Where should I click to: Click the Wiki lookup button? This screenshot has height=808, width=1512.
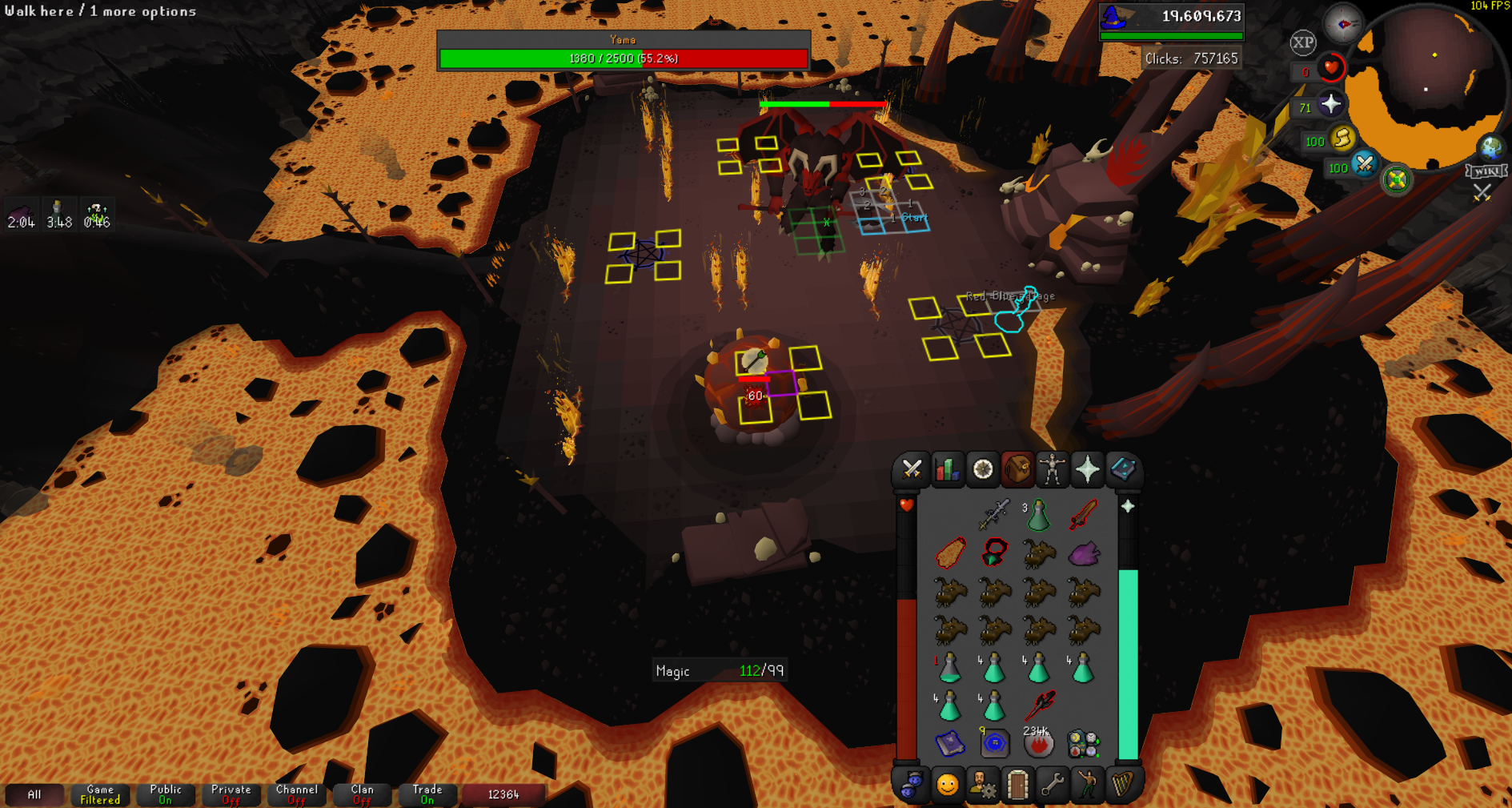pyautogui.click(x=1486, y=171)
